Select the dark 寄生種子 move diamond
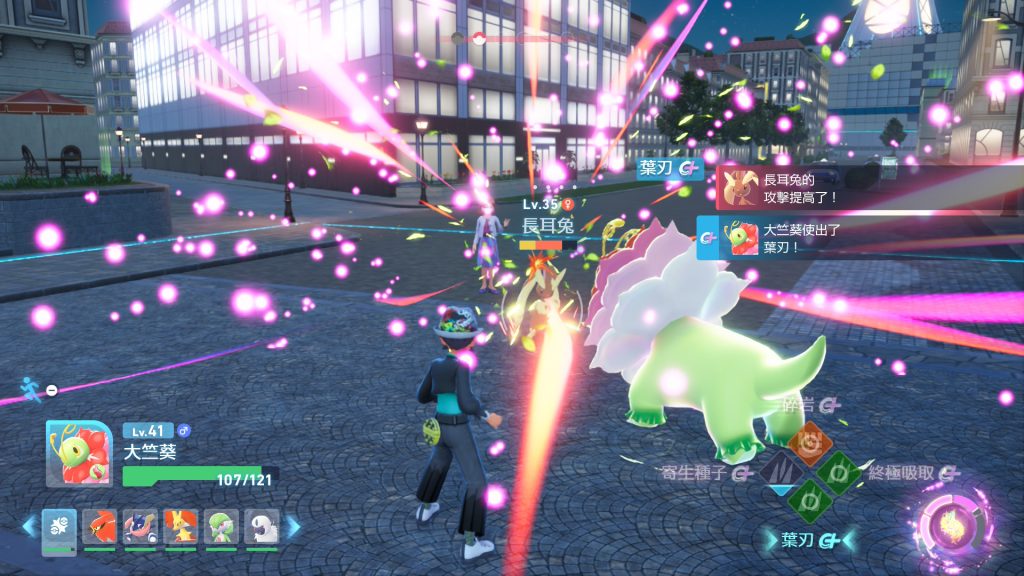The image size is (1024, 576). [x=779, y=470]
